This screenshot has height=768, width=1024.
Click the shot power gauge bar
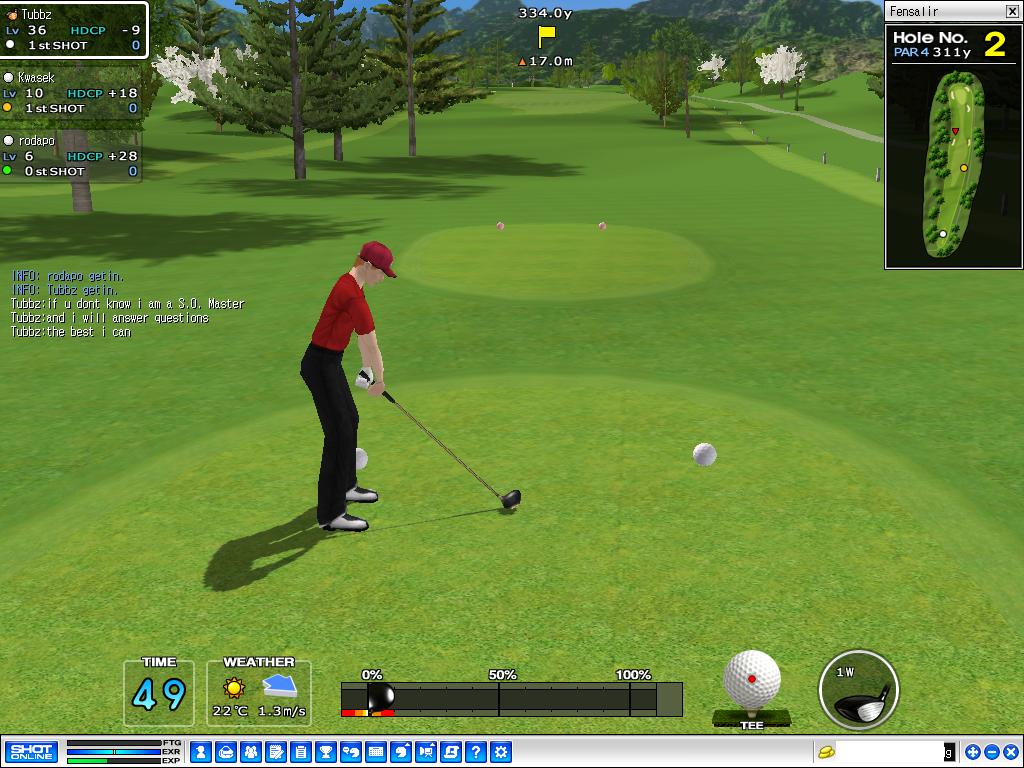pyautogui.click(x=511, y=699)
